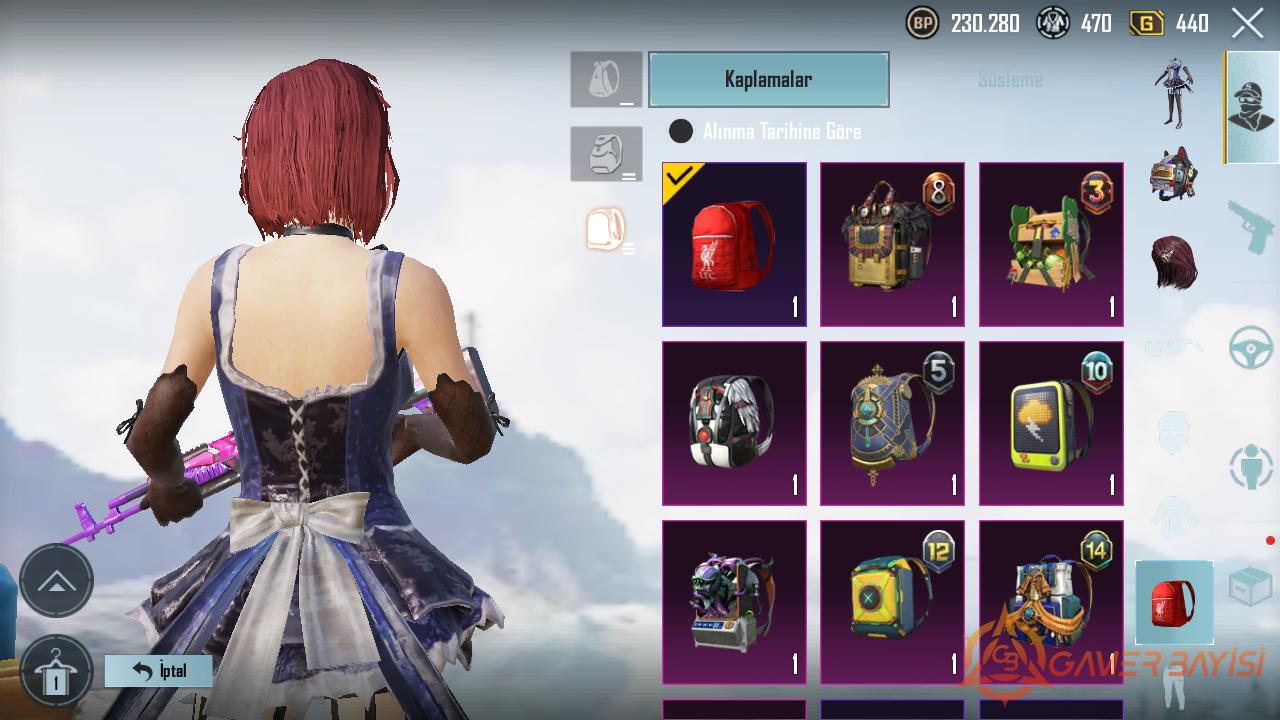Image resolution: width=1280 pixels, height=720 pixels.
Task: Select the level 14 ornate backpack skin
Action: (1051, 602)
